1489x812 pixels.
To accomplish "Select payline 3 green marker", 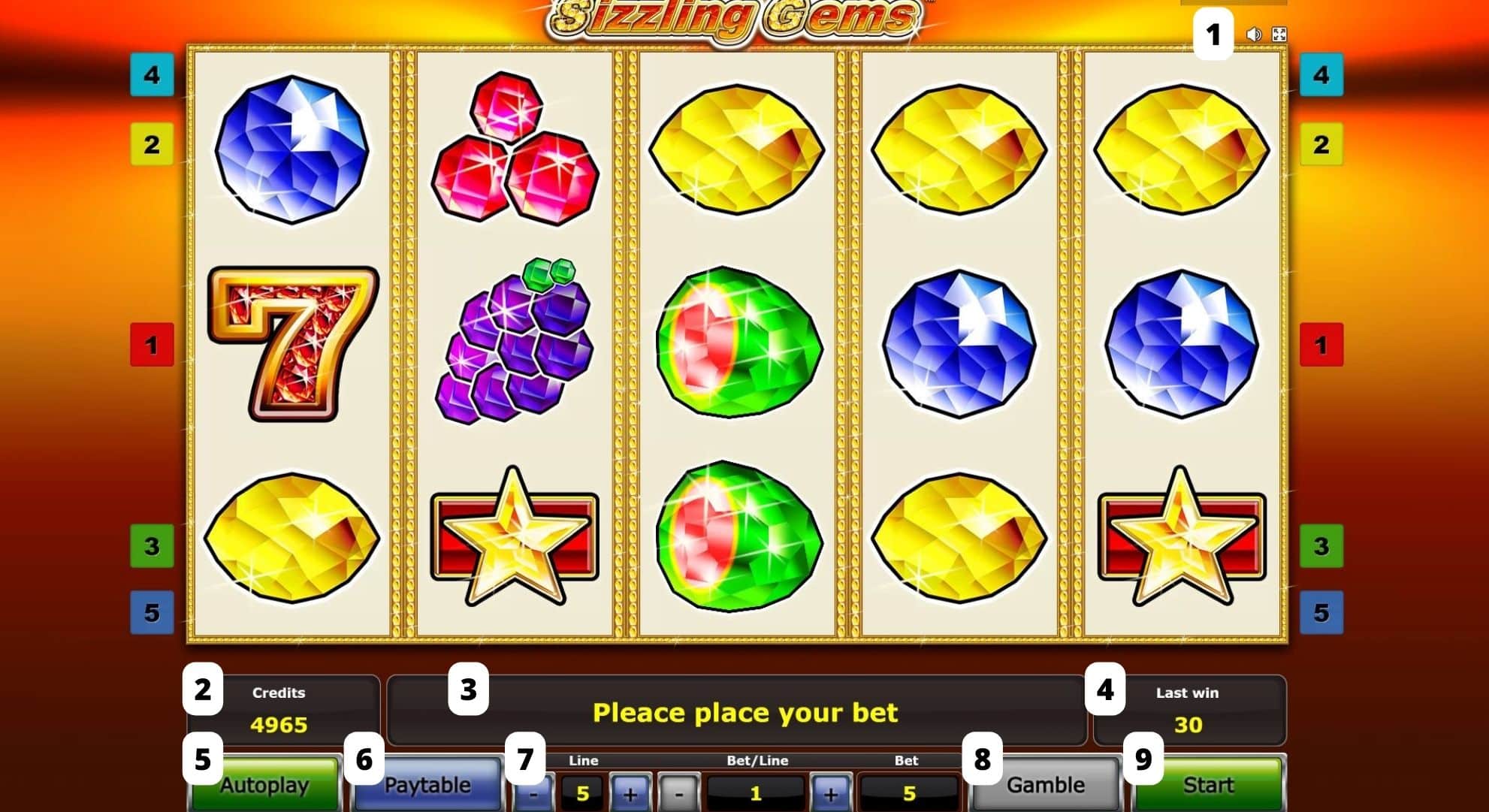I will (x=154, y=548).
